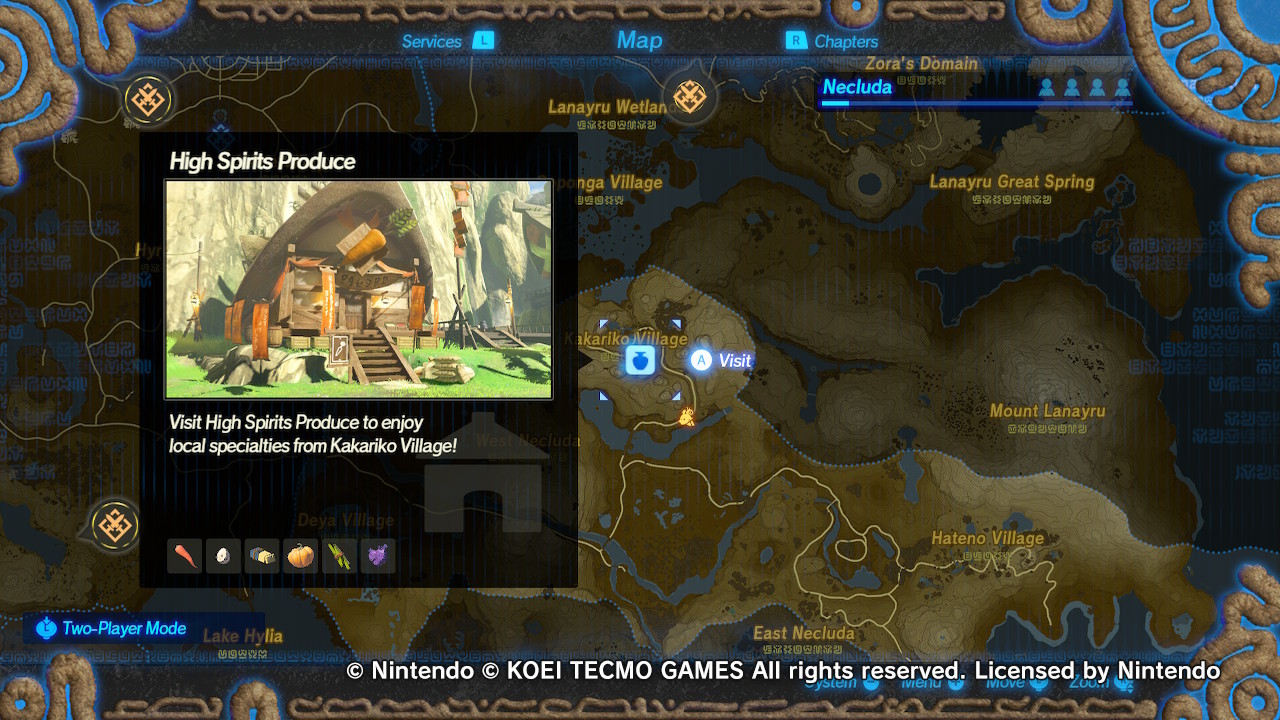The width and height of the screenshot is (1280, 720).
Task: Click the gold Sheikah emblem near Lanayru Wetlands
Action: point(689,97)
